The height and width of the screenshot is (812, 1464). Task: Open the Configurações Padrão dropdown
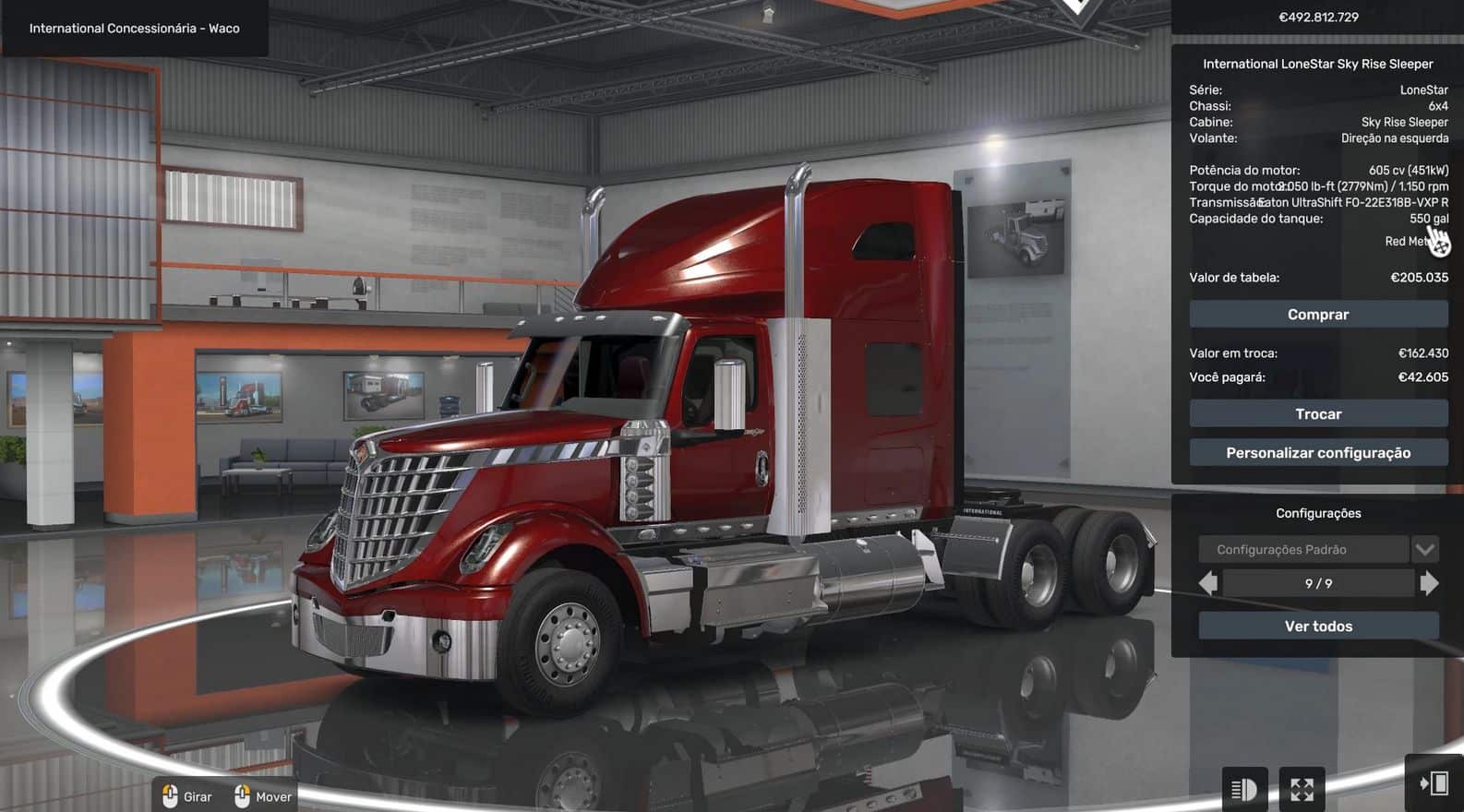point(1424,549)
